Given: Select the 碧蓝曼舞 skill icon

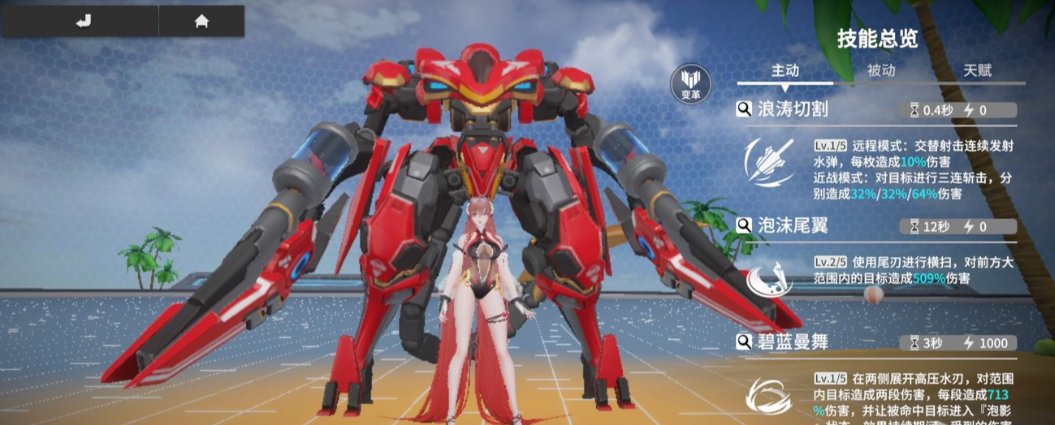Looking at the screenshot, I should 768,395.
